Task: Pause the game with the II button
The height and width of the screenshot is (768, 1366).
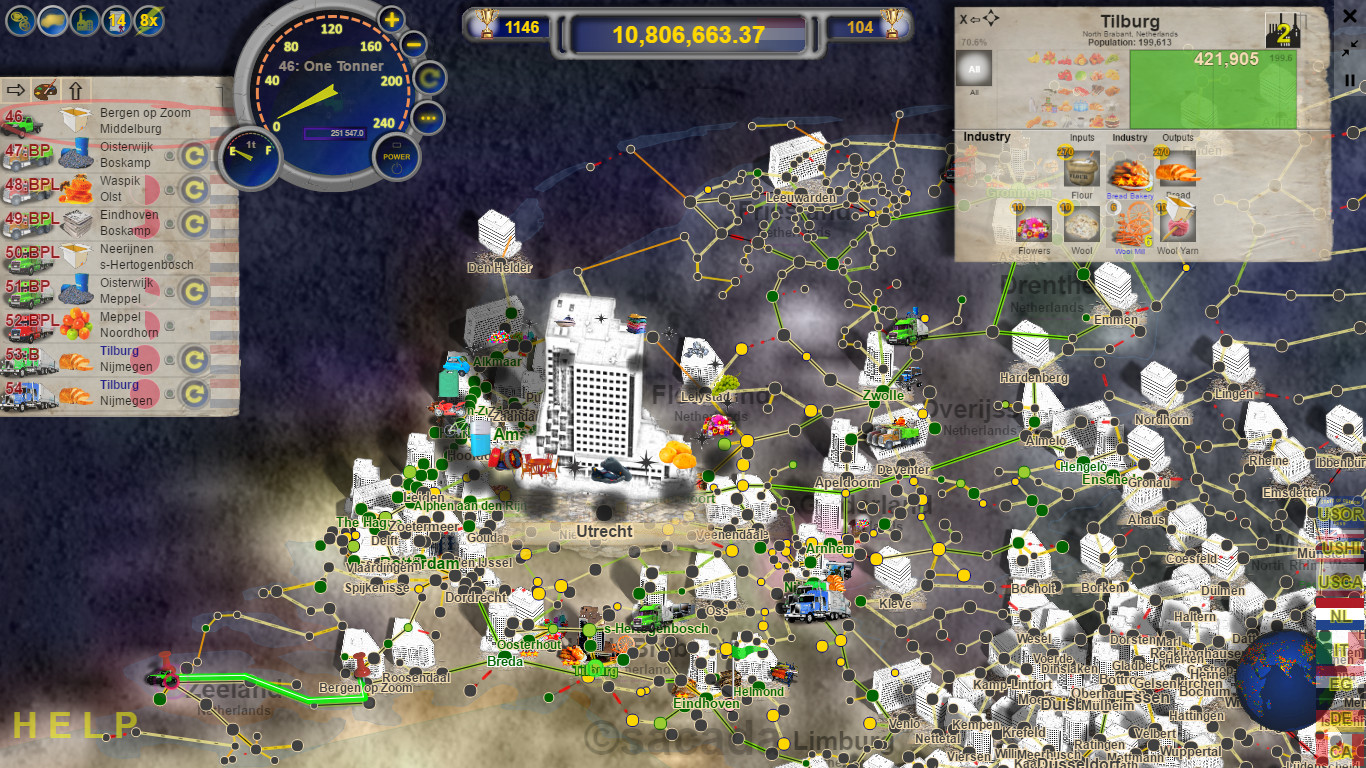Action: click(1349, 79)
